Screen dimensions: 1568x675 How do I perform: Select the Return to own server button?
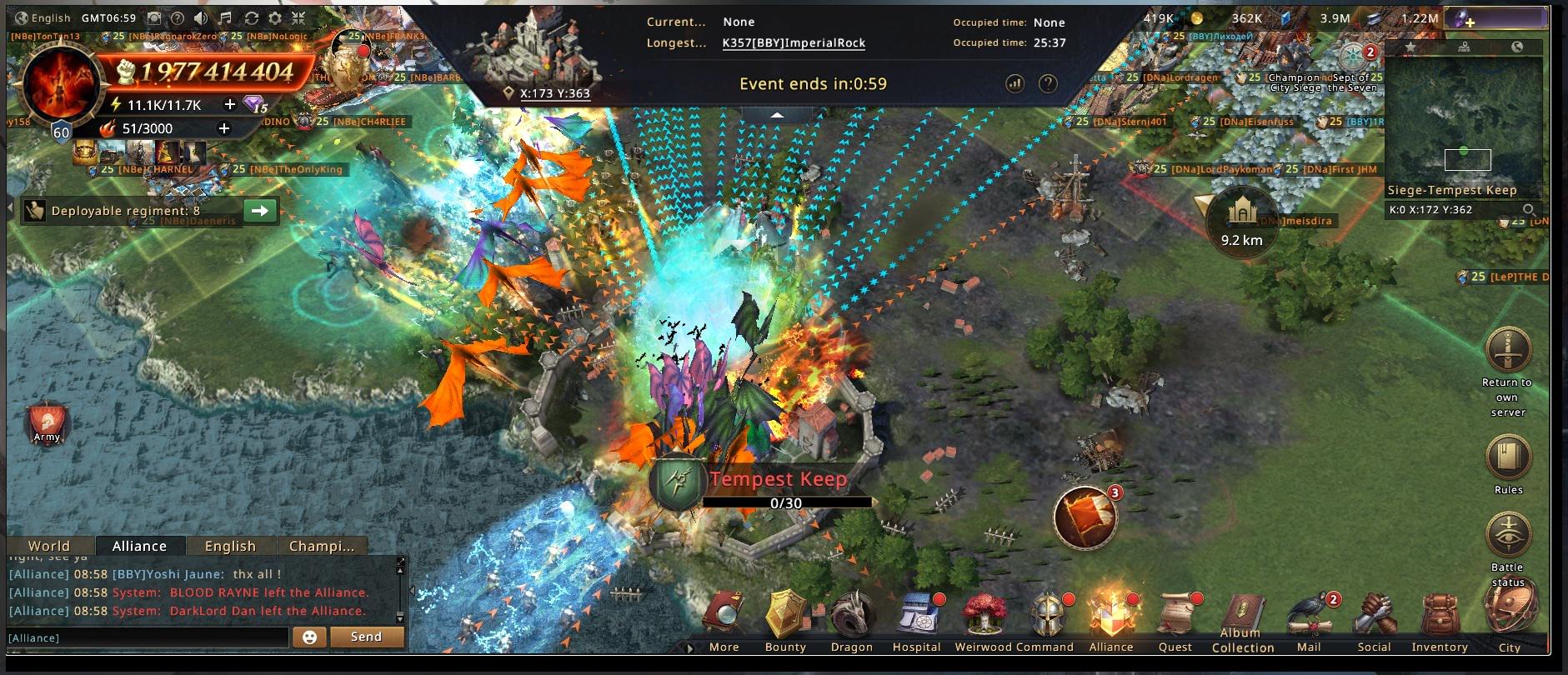pyautogui.click(x=1508, y=352)
